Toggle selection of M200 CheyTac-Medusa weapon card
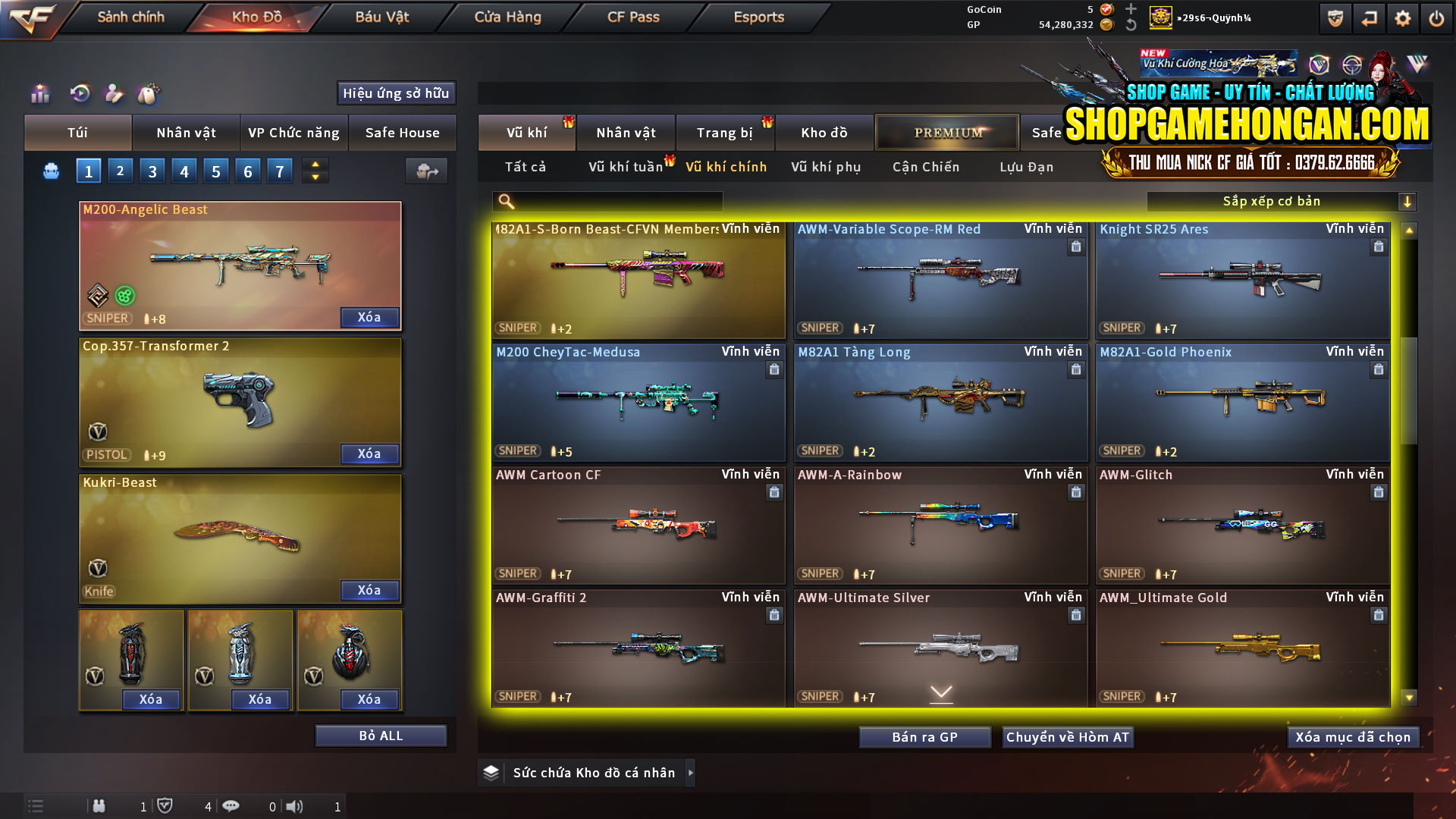1456x819 pixels. pos(637,402)
